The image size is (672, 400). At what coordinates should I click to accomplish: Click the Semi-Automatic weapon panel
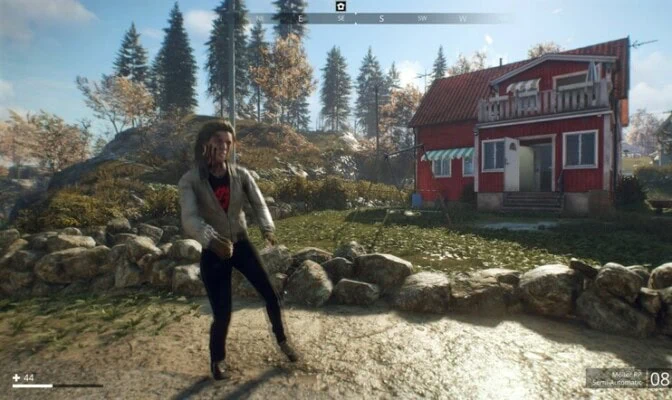(628, 378)
